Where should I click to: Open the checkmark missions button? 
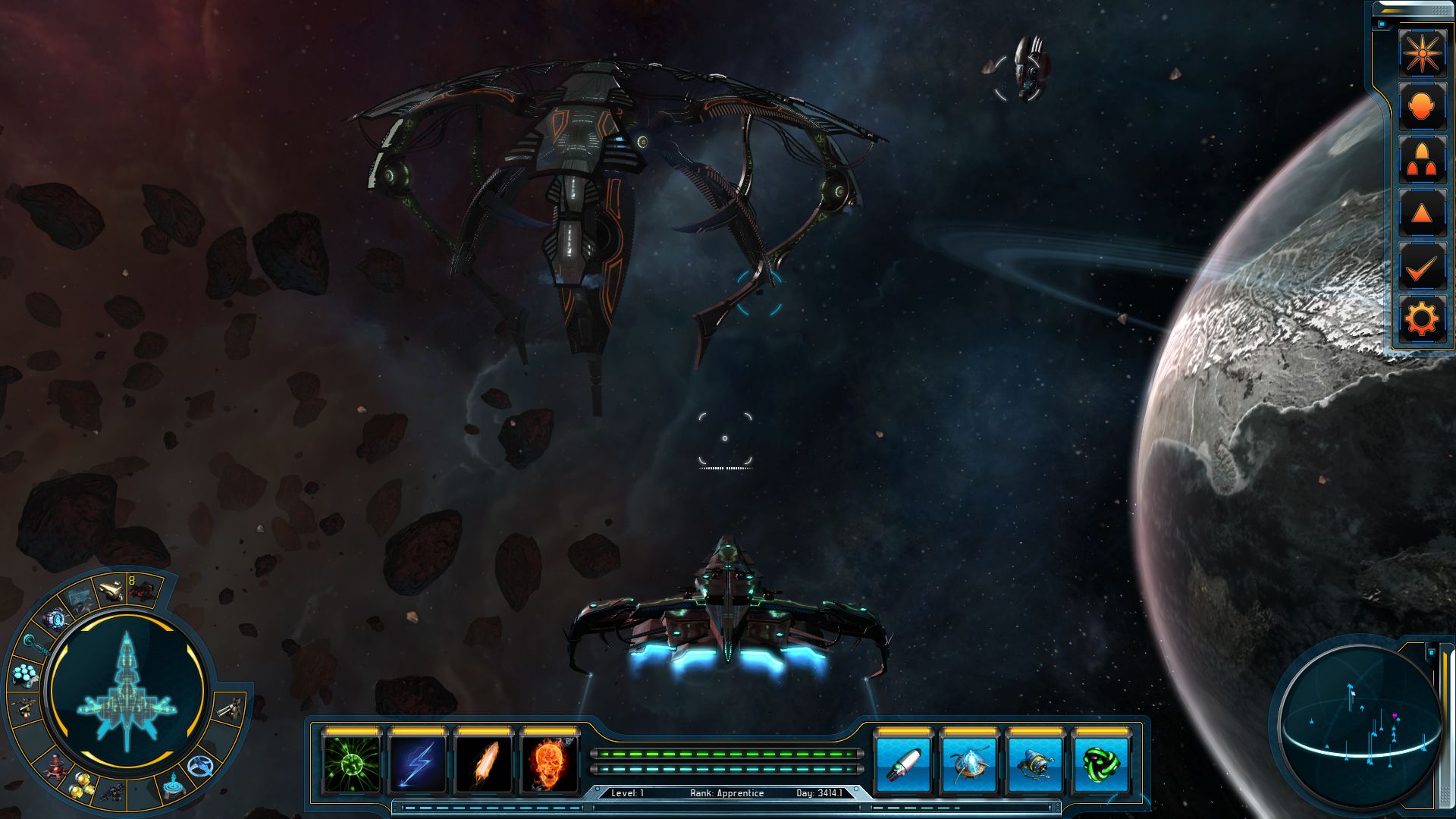coord(1421,267)
